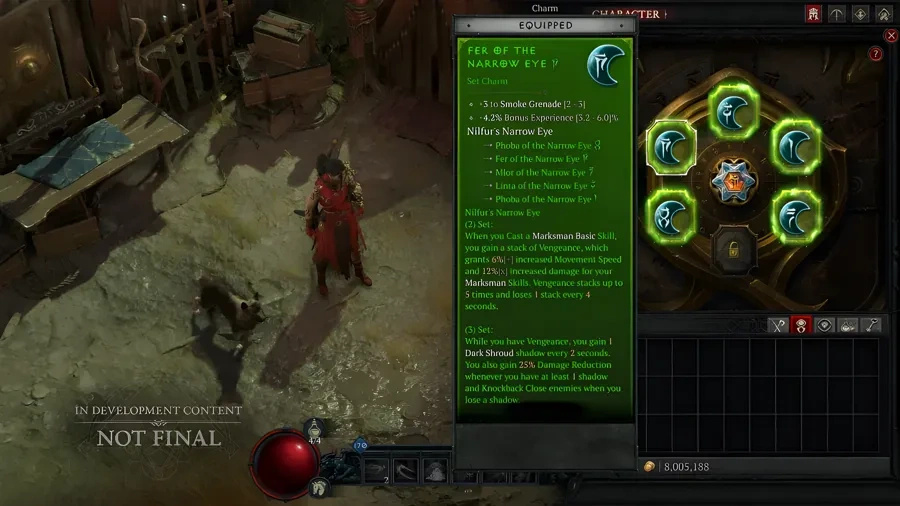900x506 pixels.
Task: Switch to the eye-shaped inventory tab
Action: click(x=825, y=325)
